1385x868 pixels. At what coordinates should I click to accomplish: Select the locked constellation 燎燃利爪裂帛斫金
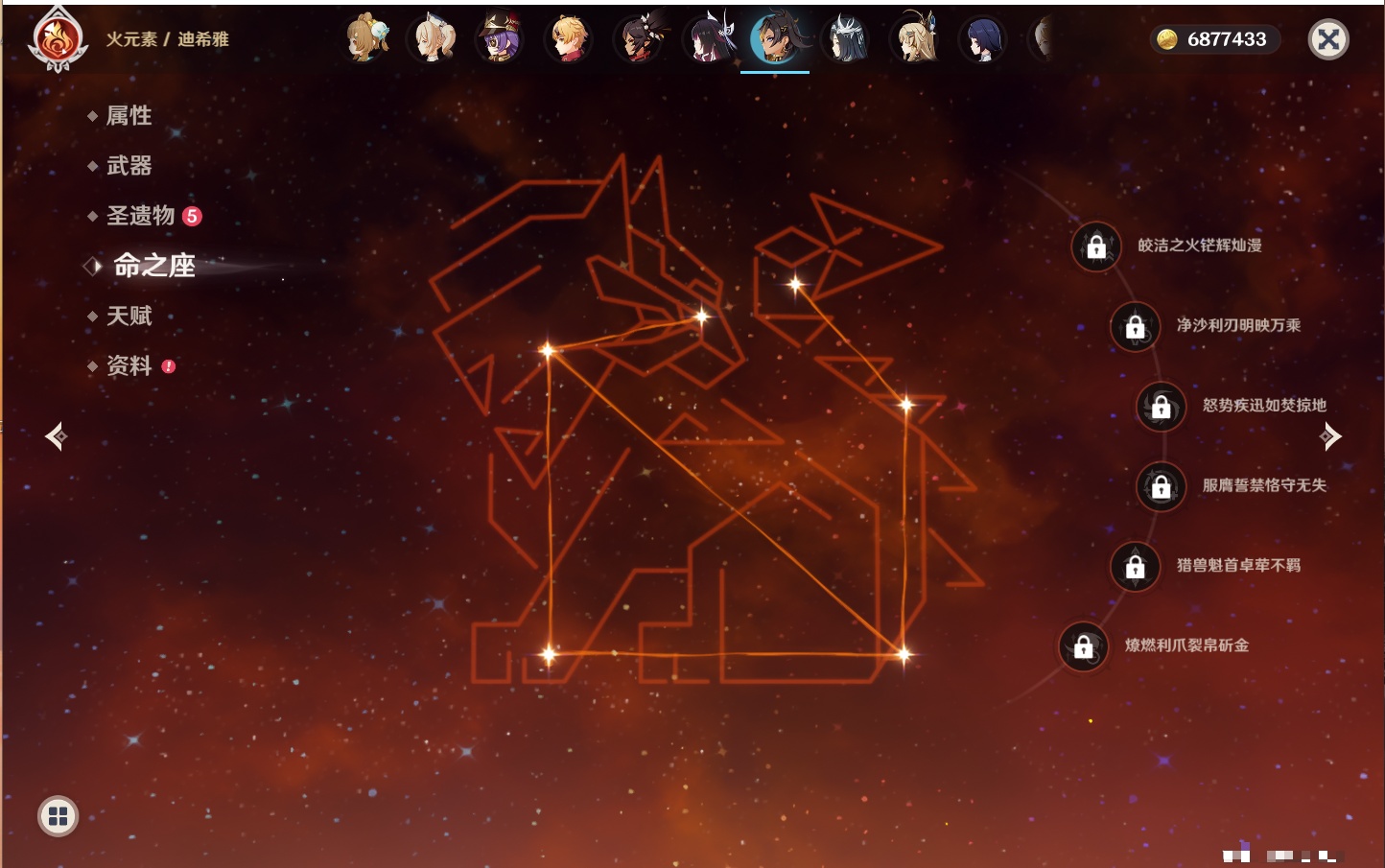pyautogui.click(x=1083, y=646)
